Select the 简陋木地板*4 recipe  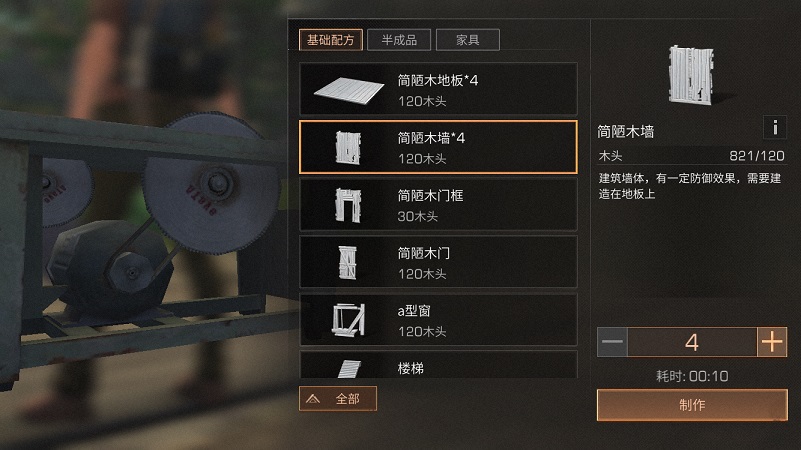tap(438, 89)
